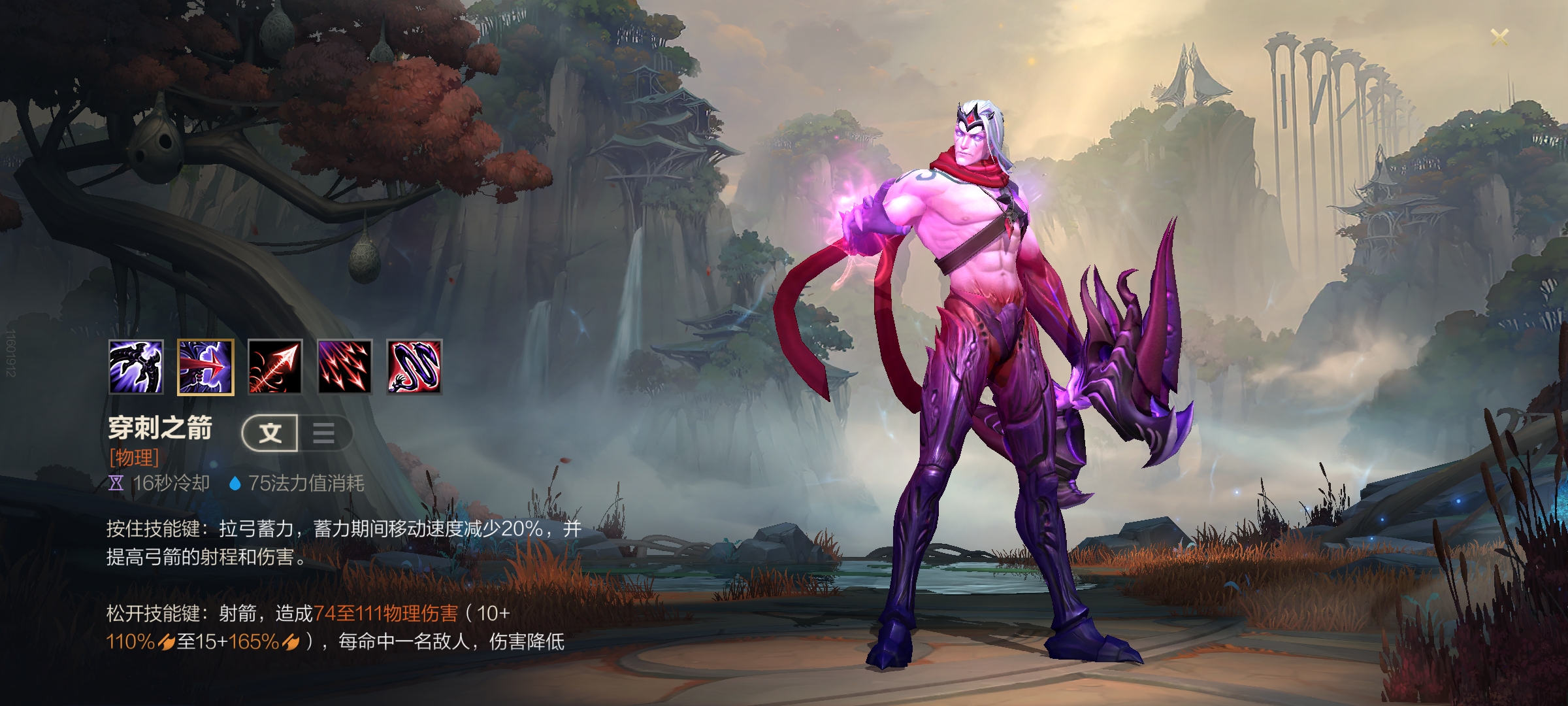Select the bow passive ability icon
Viewport: 1568px width, 706px height.
point(136,367)
